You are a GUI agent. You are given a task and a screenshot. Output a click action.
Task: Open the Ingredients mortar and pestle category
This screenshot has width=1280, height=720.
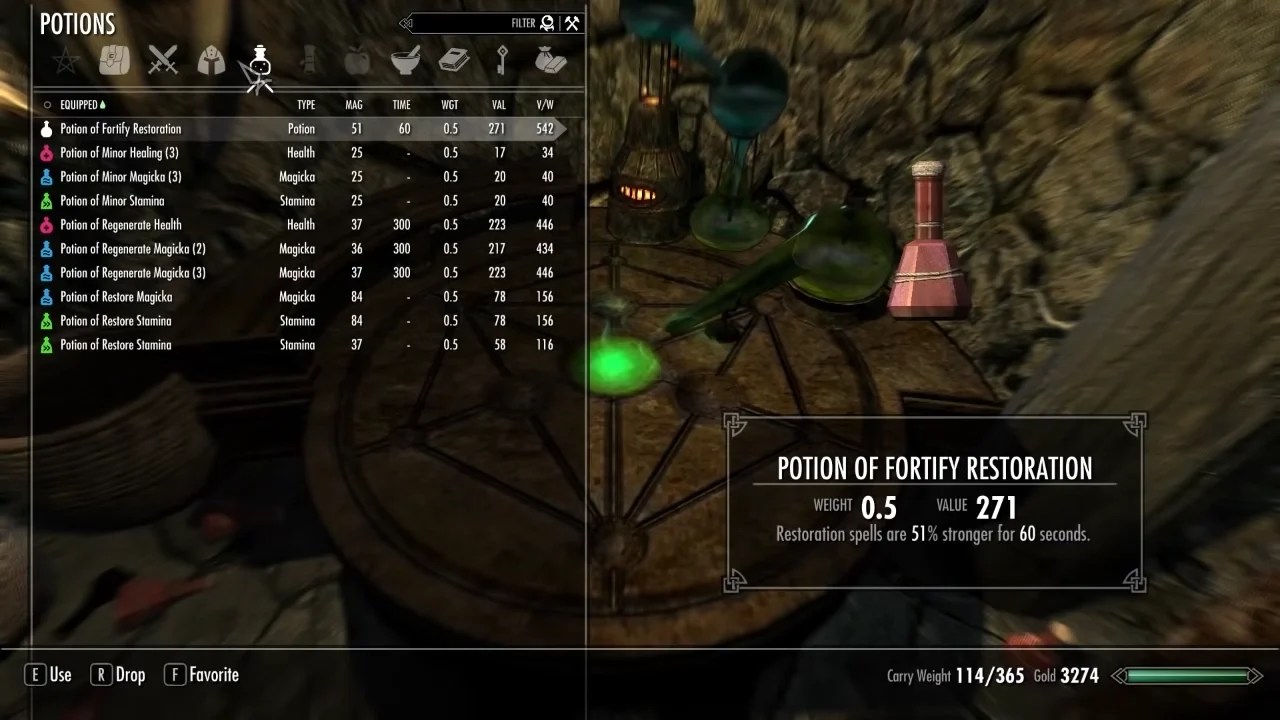pos(405,60)
